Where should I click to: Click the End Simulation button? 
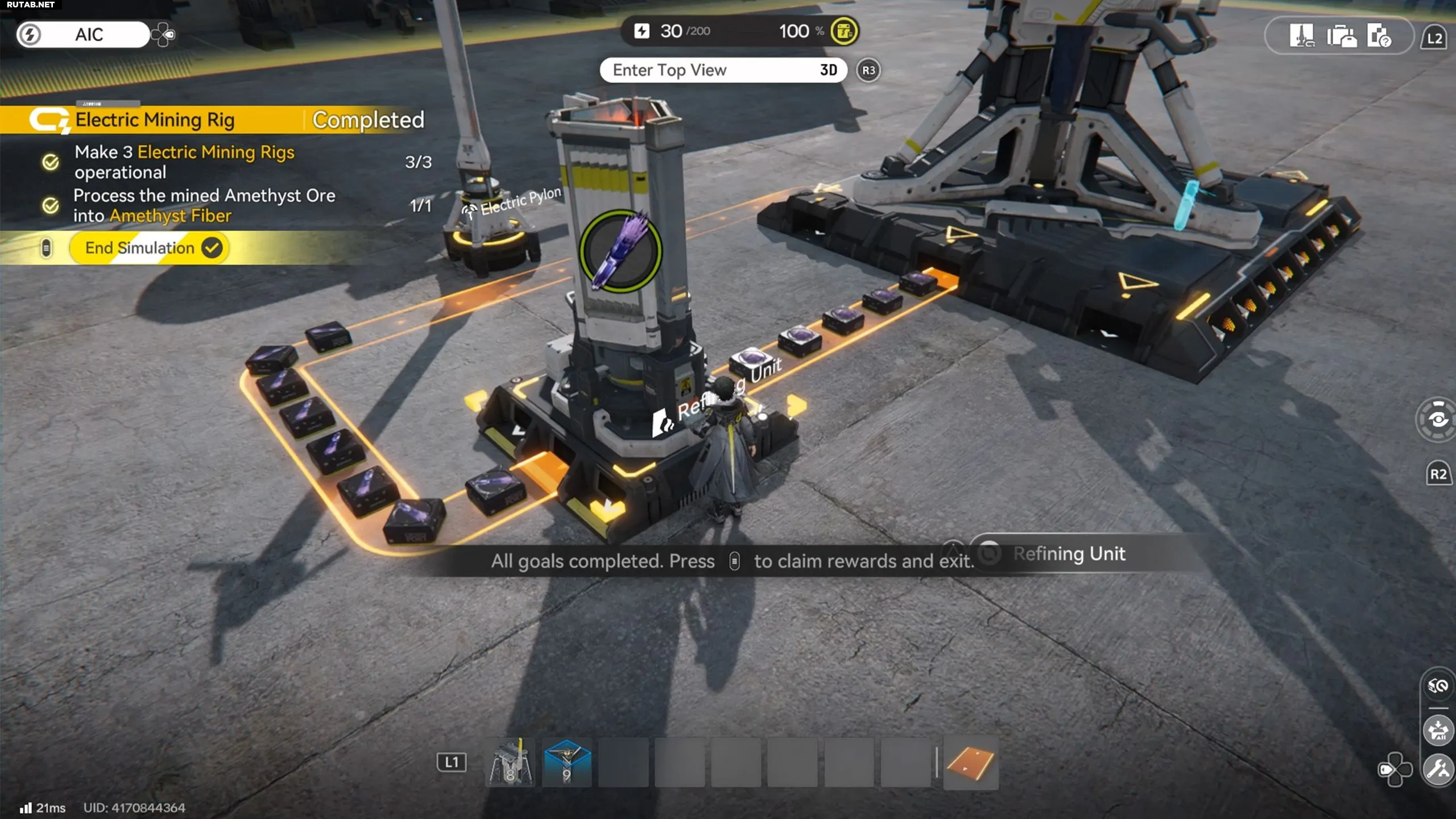pyautogui.click(x=149, y=248)
